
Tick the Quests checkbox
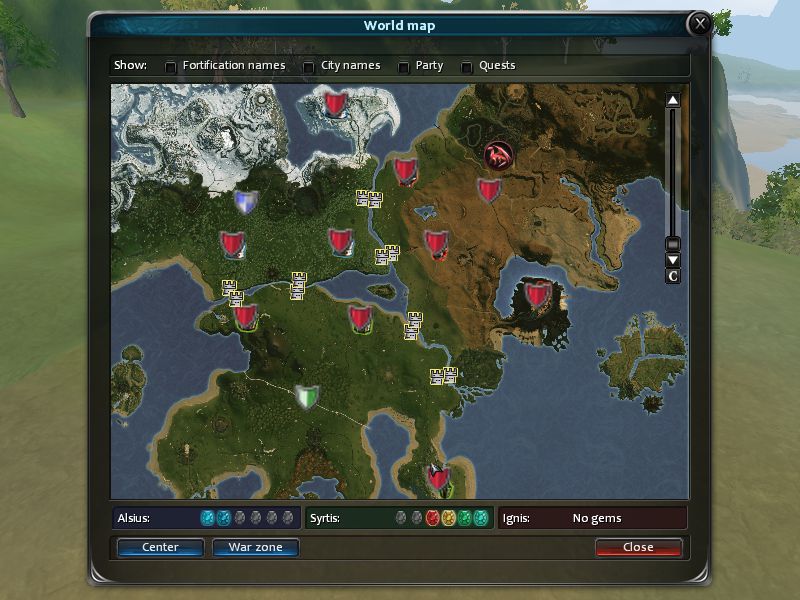click(467, 67)
